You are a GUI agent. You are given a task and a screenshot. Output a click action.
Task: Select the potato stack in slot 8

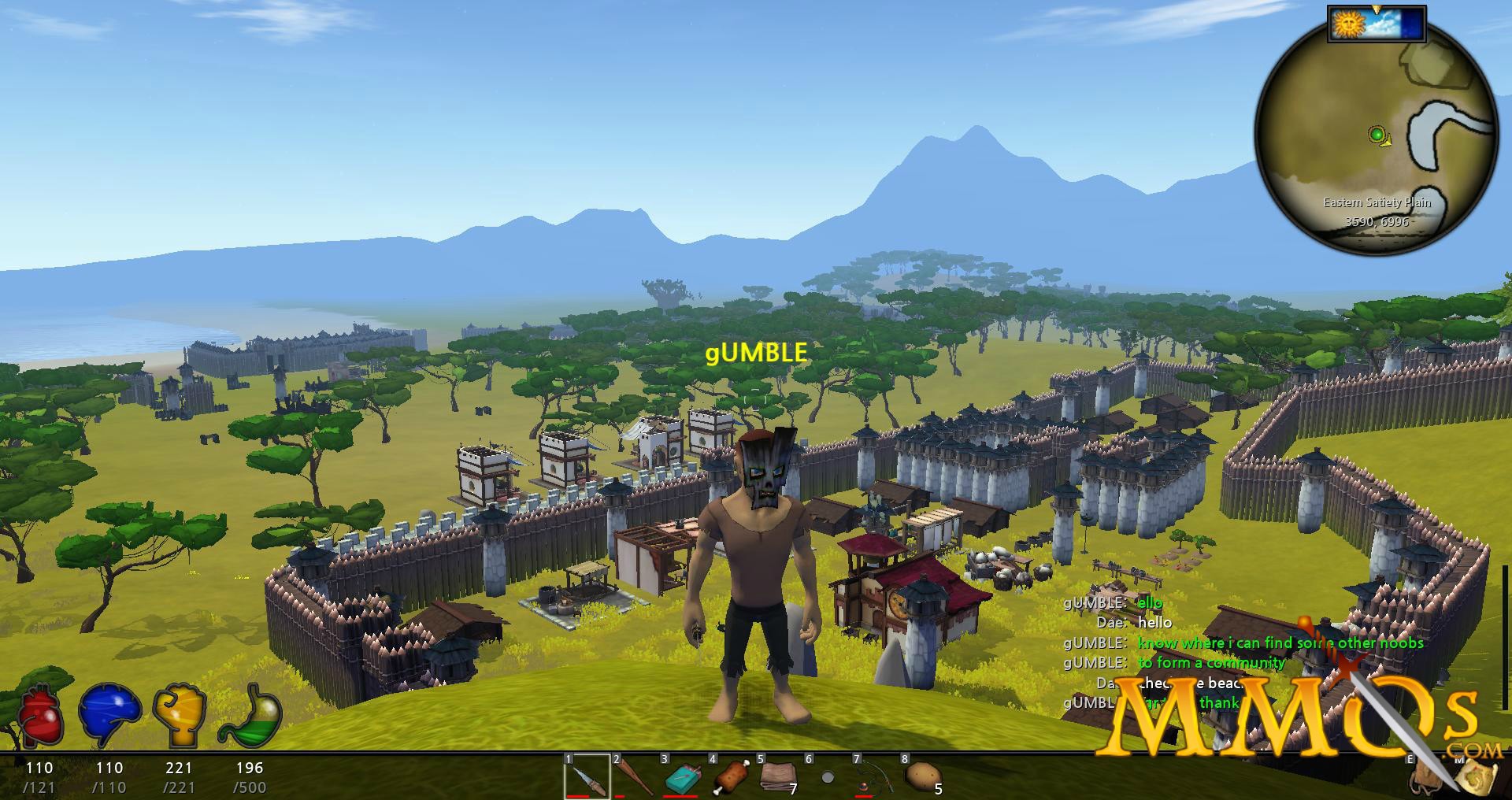(920, 777)
